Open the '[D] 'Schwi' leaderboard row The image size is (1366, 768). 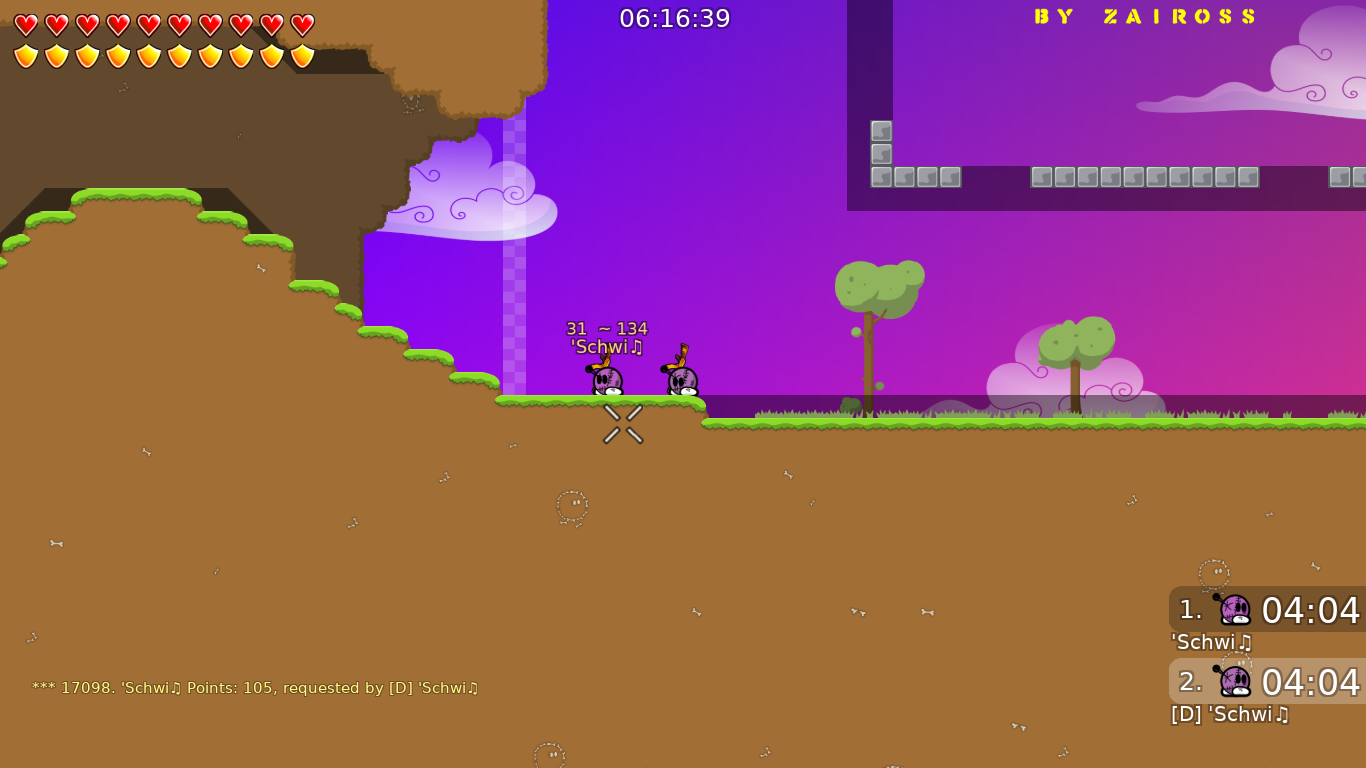point(1230,714)
